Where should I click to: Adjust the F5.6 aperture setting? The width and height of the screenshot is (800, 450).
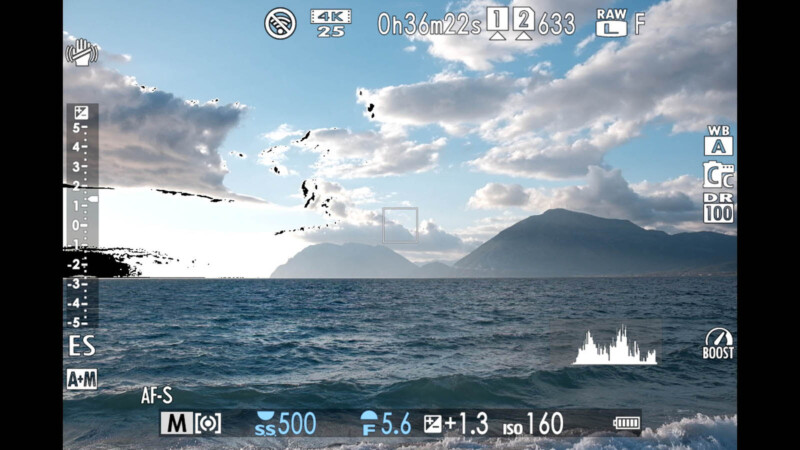(385, 423)
